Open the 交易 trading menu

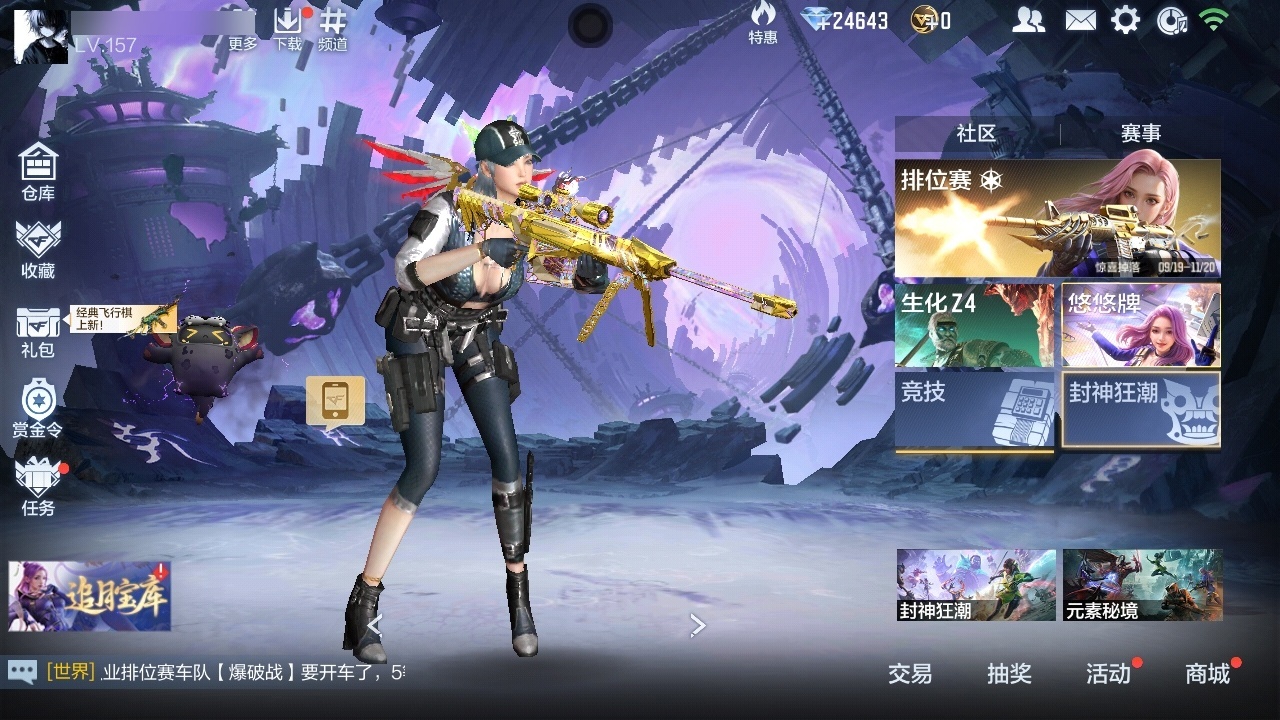pos(910,674)
